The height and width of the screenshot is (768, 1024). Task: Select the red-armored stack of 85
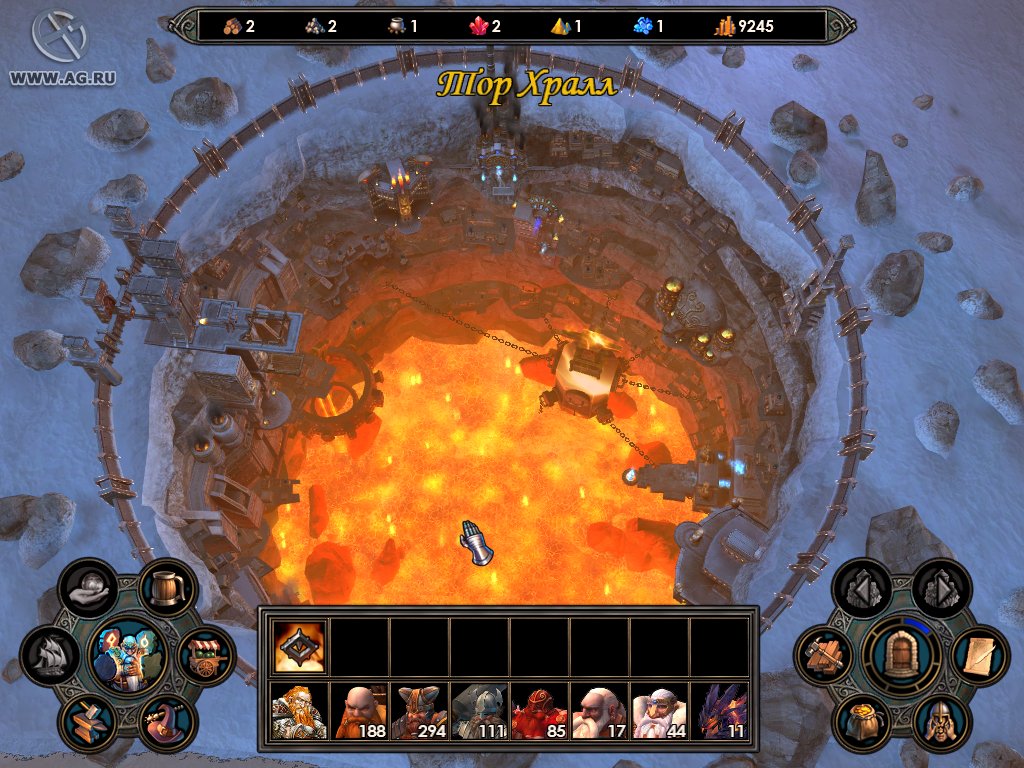[x=539, y=711]
